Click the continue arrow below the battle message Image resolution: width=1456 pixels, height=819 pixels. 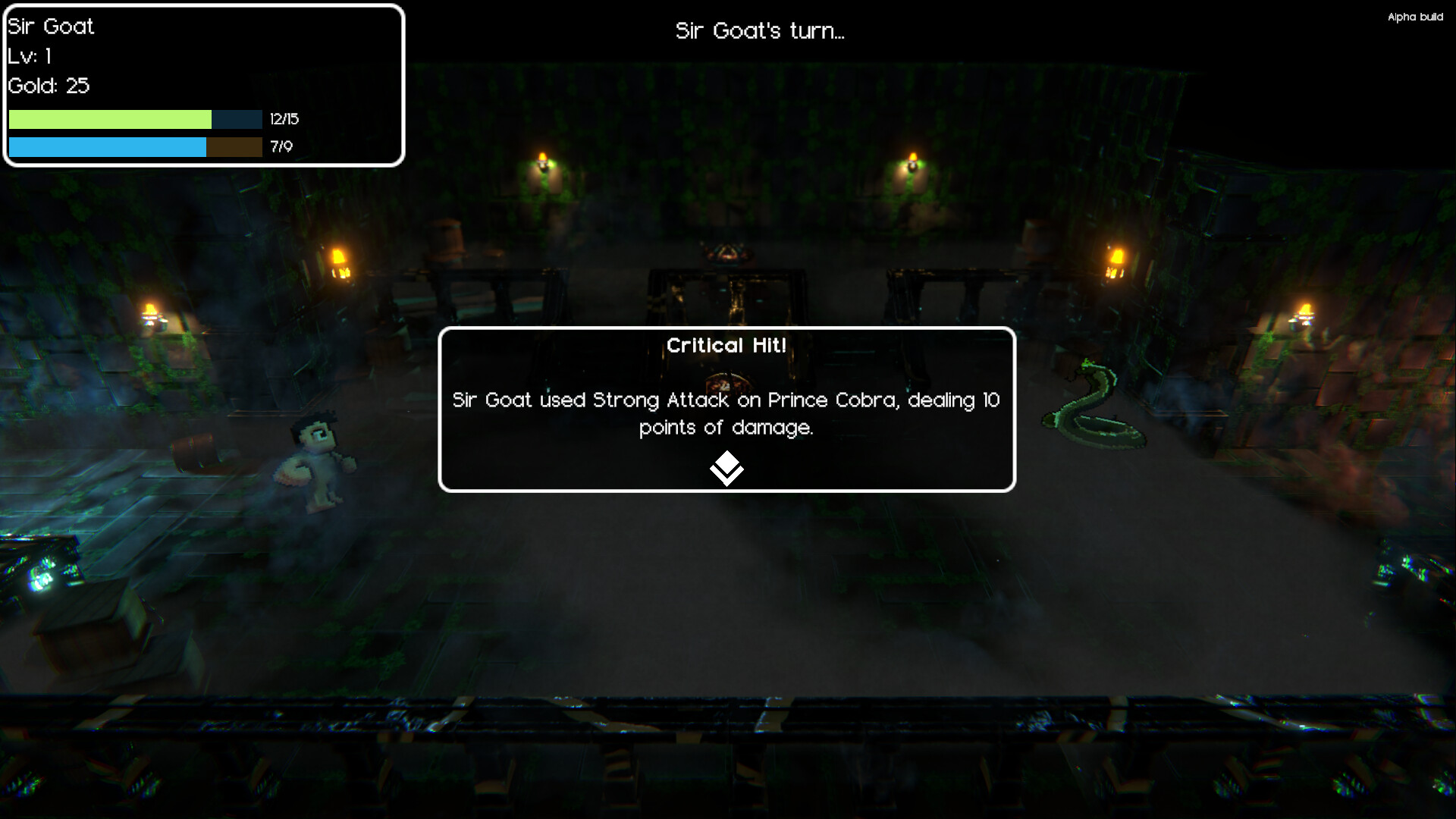click(x=726, y=468)
